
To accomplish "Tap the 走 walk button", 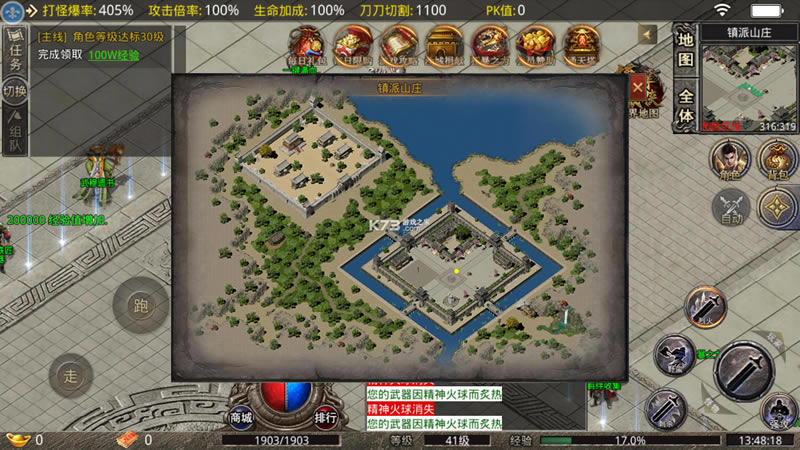I will pos(71,376).
